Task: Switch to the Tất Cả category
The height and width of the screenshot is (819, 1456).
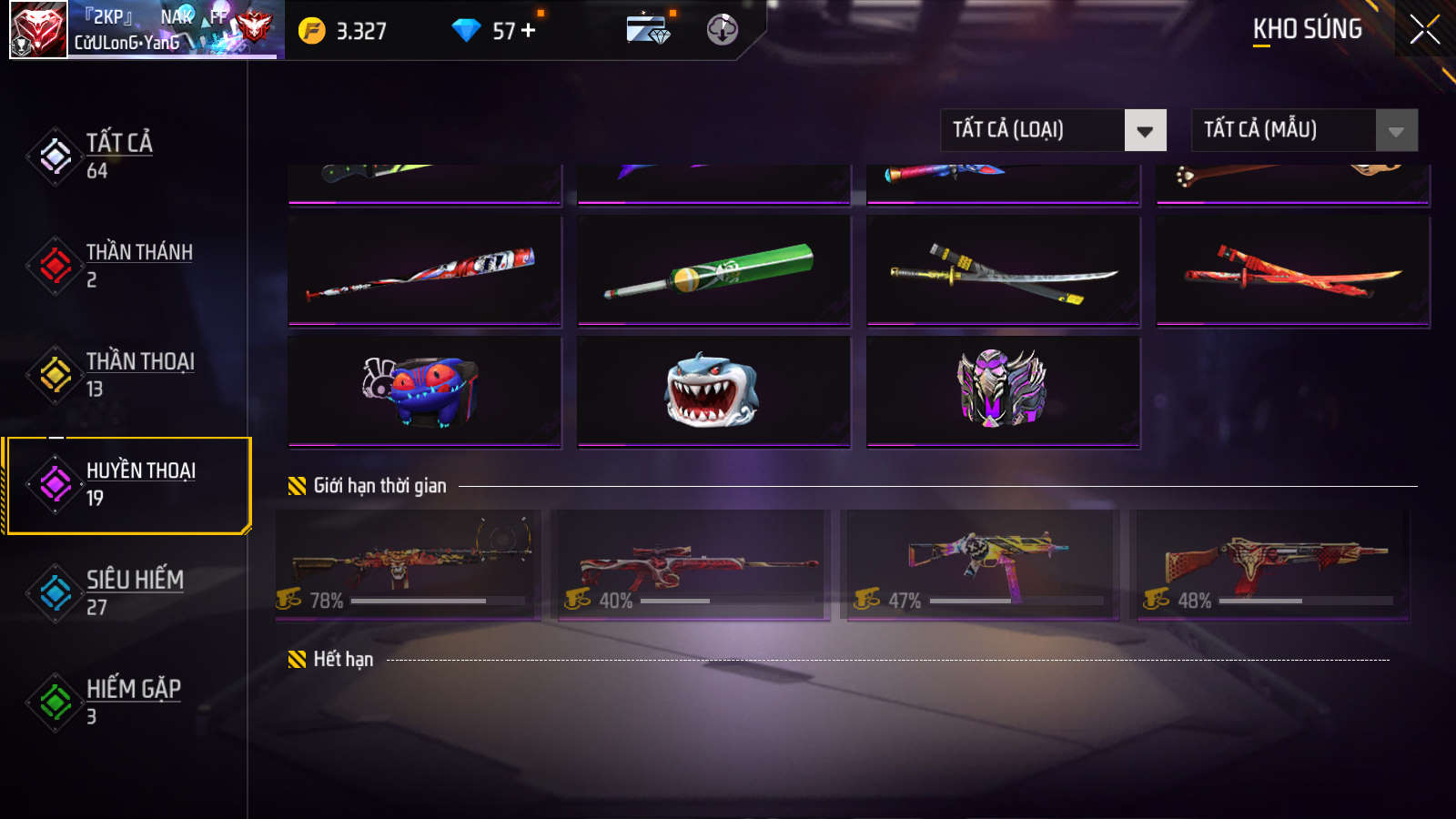Action: pyautogui.click(x=118, y=156)
